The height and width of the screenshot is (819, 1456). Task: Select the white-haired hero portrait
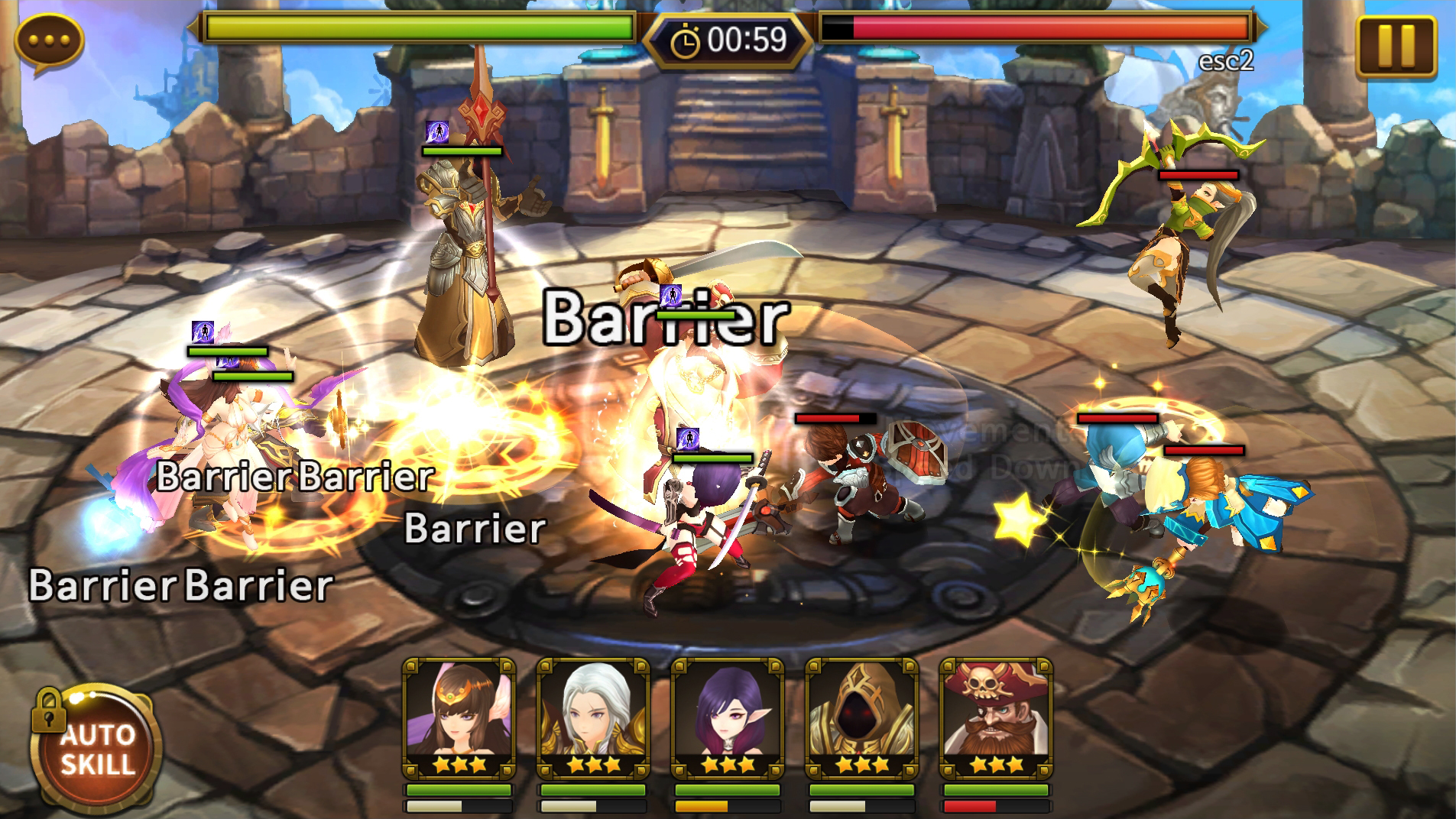(x=593, y=717)
